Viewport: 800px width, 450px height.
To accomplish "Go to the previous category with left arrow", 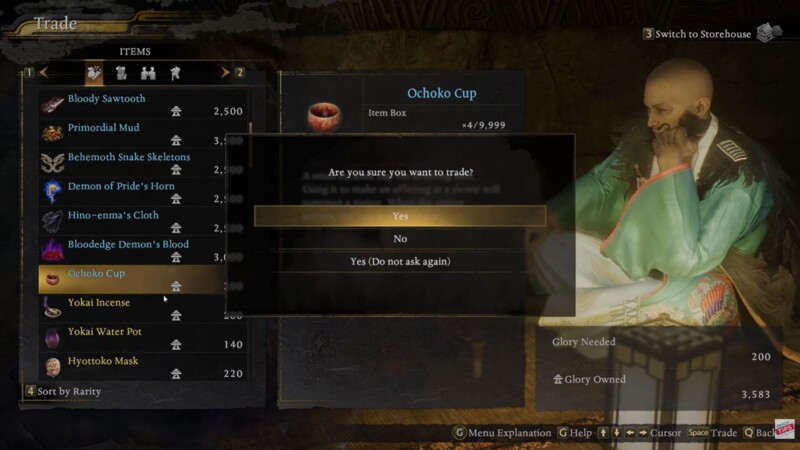I will click(x=44, y=72).
